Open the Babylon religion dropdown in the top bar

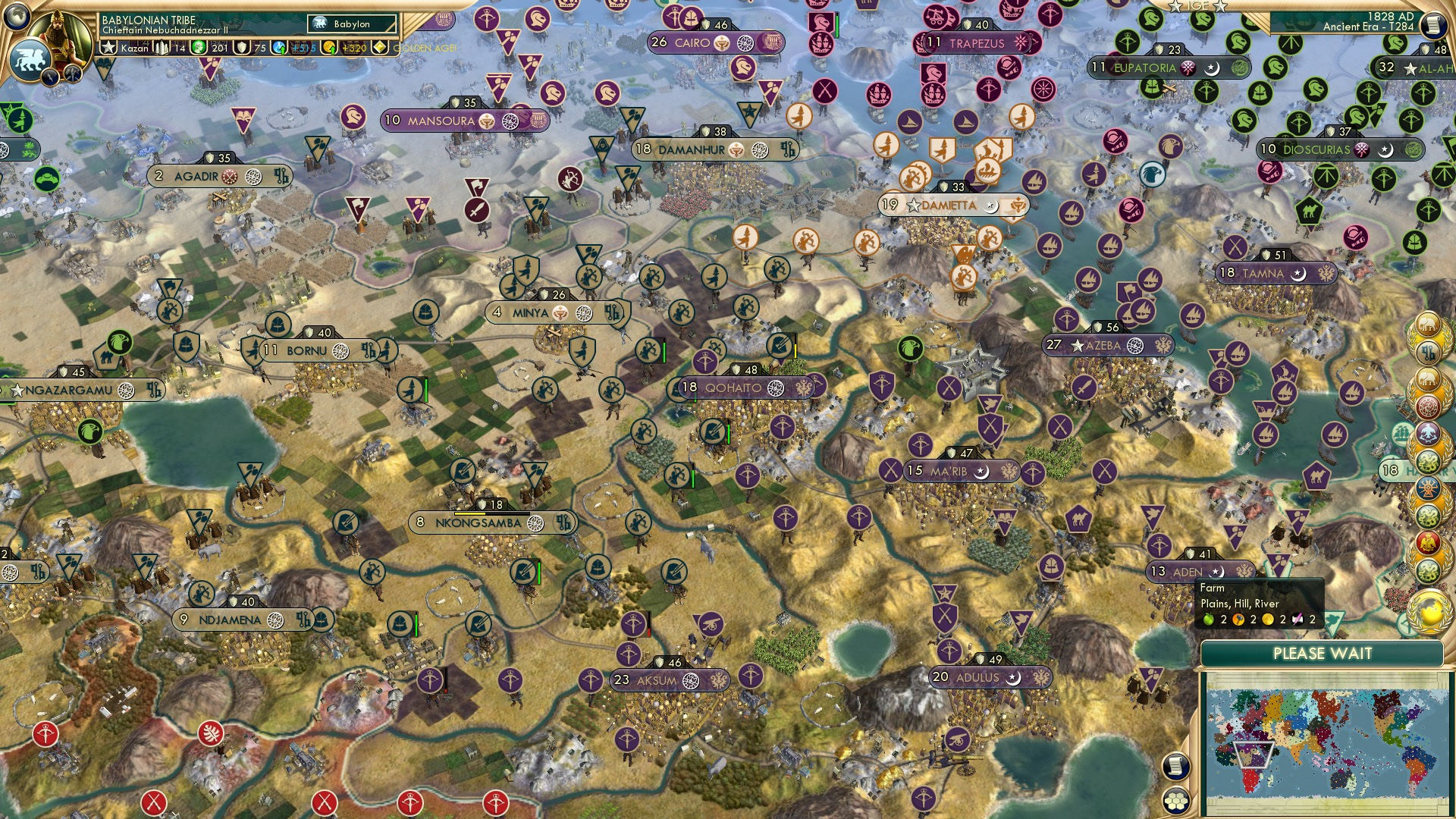click(x=351, y=24)
